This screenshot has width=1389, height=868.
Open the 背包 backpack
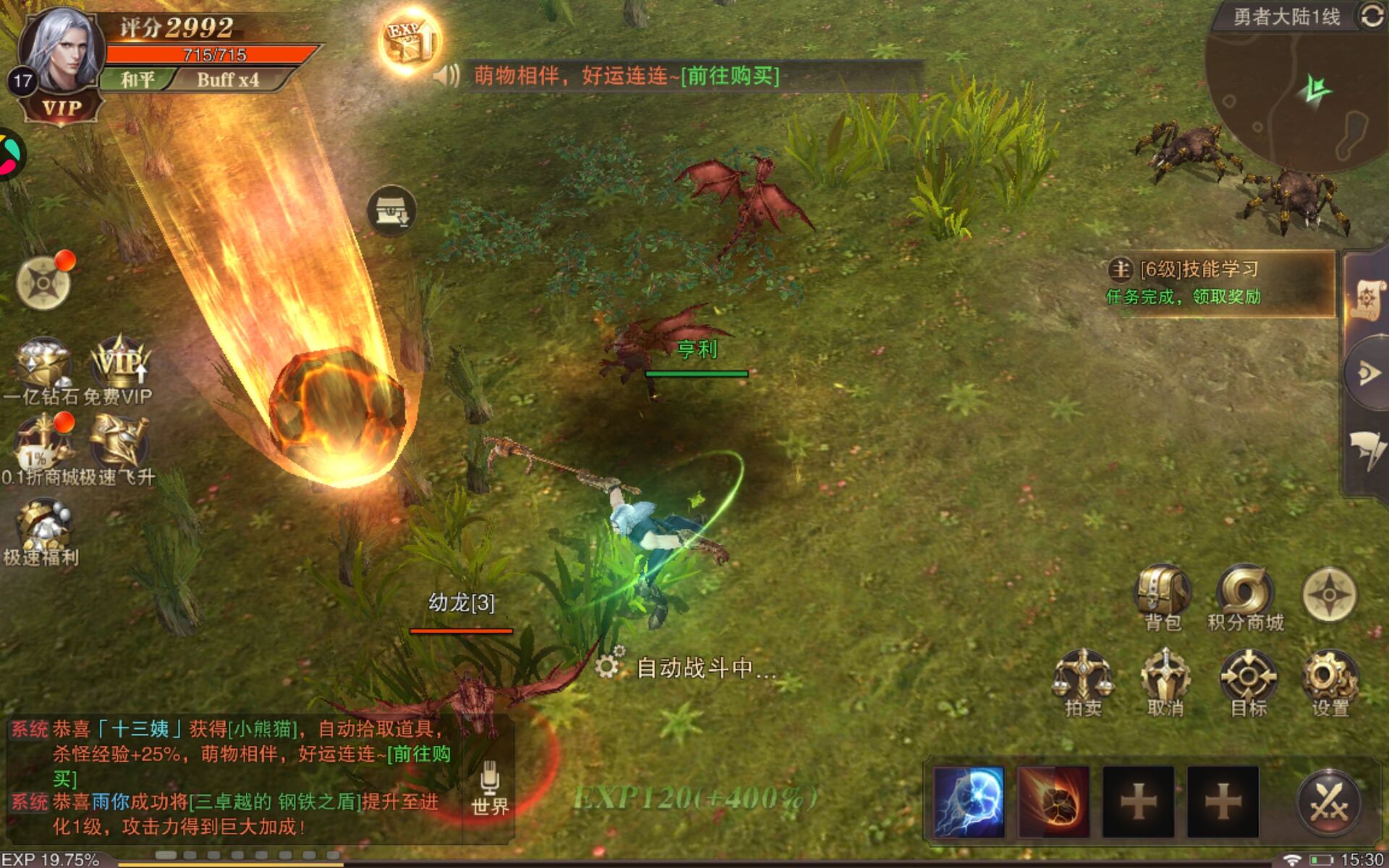point(1163,595)
